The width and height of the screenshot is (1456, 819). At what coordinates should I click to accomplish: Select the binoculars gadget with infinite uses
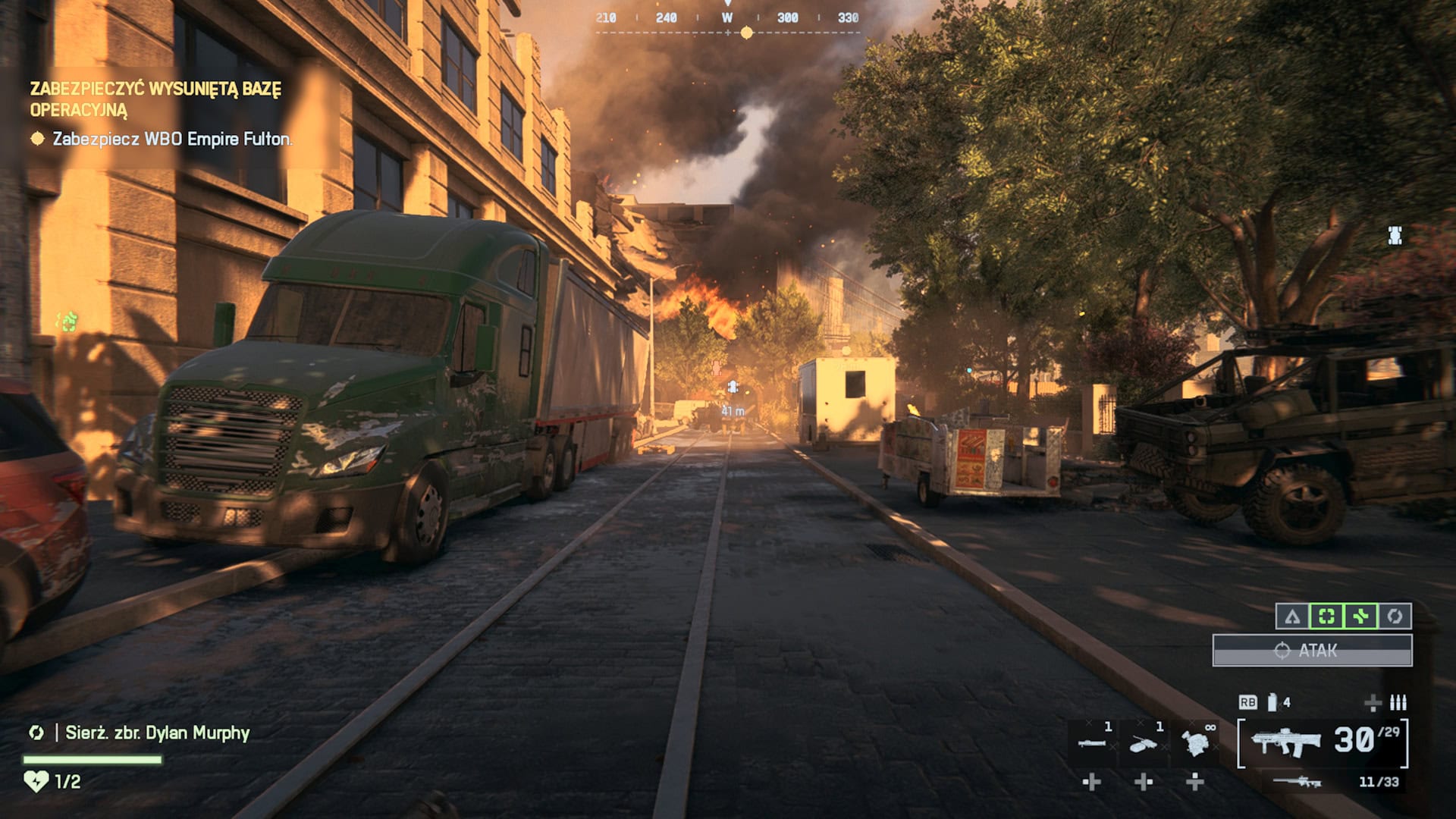(x=1195, y=743)
